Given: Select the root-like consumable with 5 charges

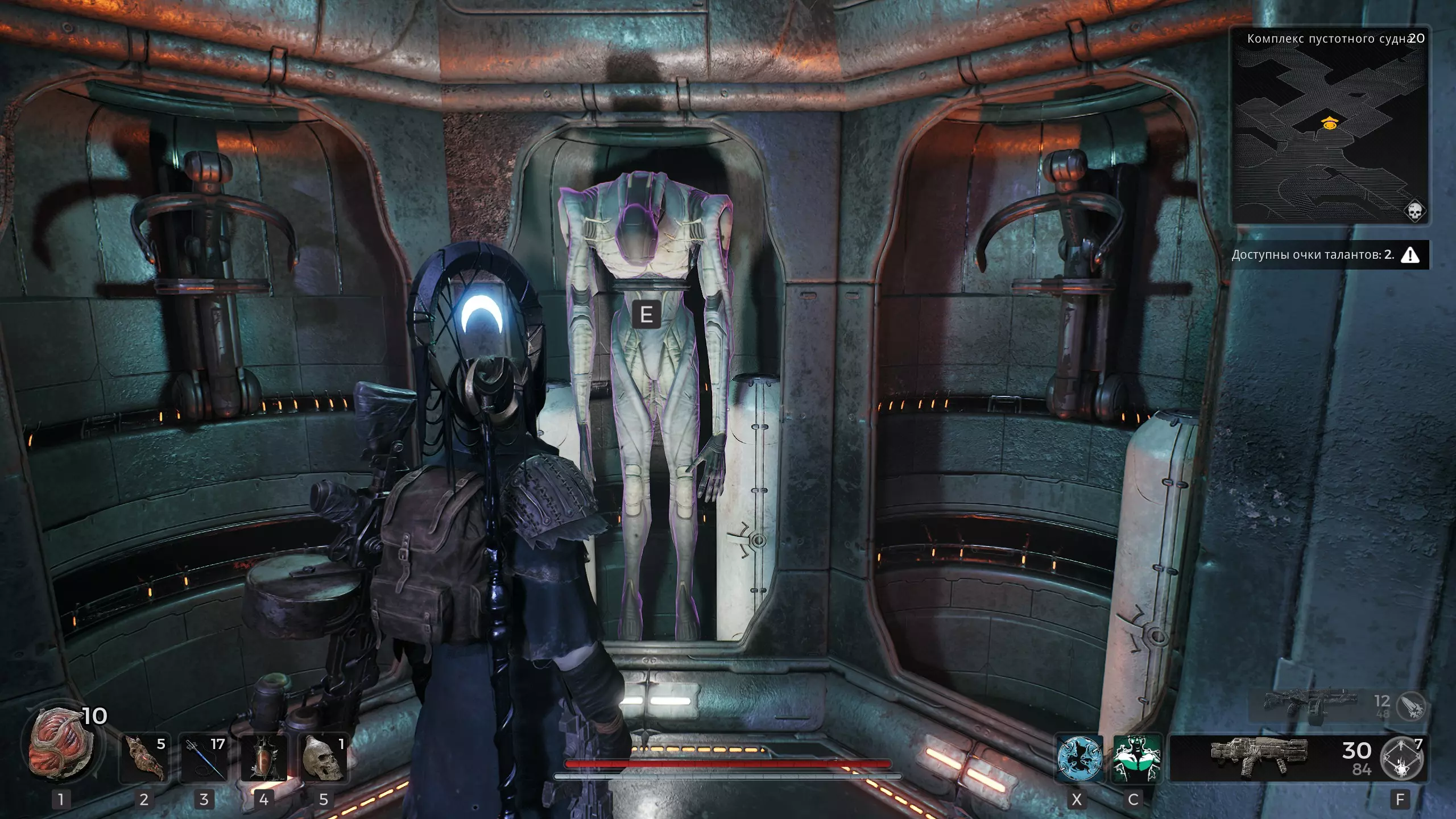Looking at the screenshot, I should (144, 758).
